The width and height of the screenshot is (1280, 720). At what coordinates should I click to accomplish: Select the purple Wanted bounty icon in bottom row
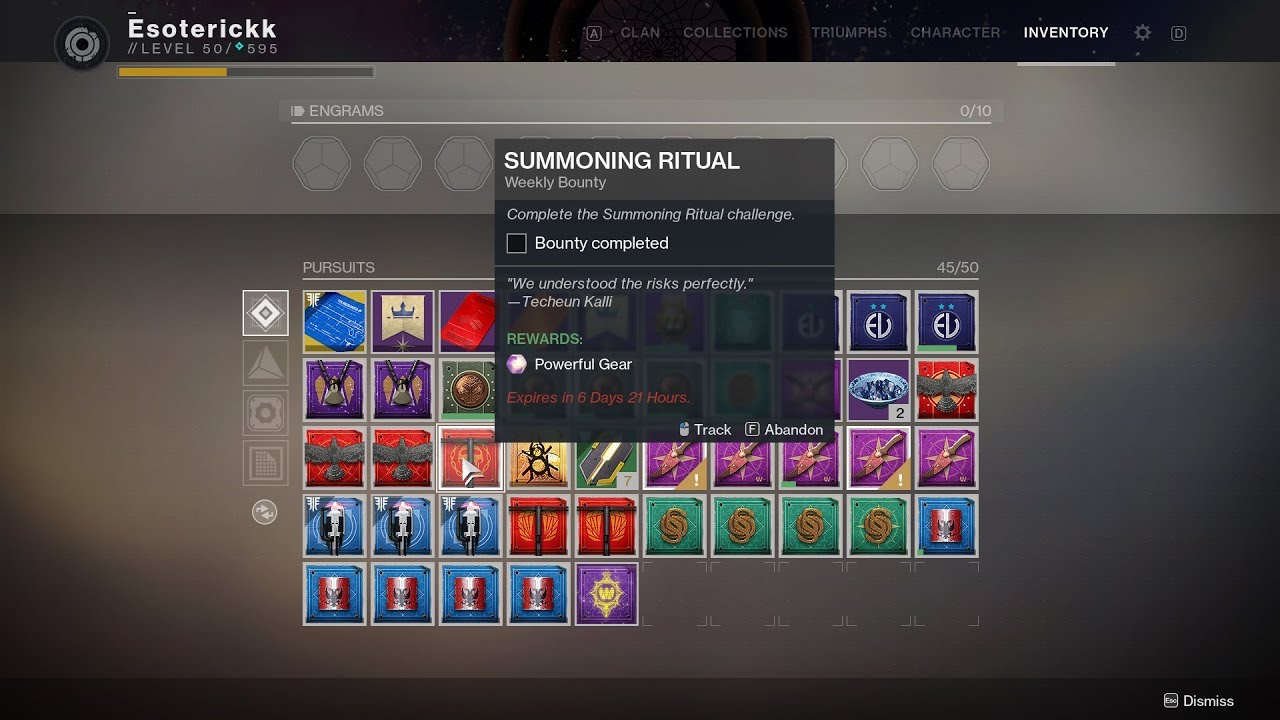[606, 594]
